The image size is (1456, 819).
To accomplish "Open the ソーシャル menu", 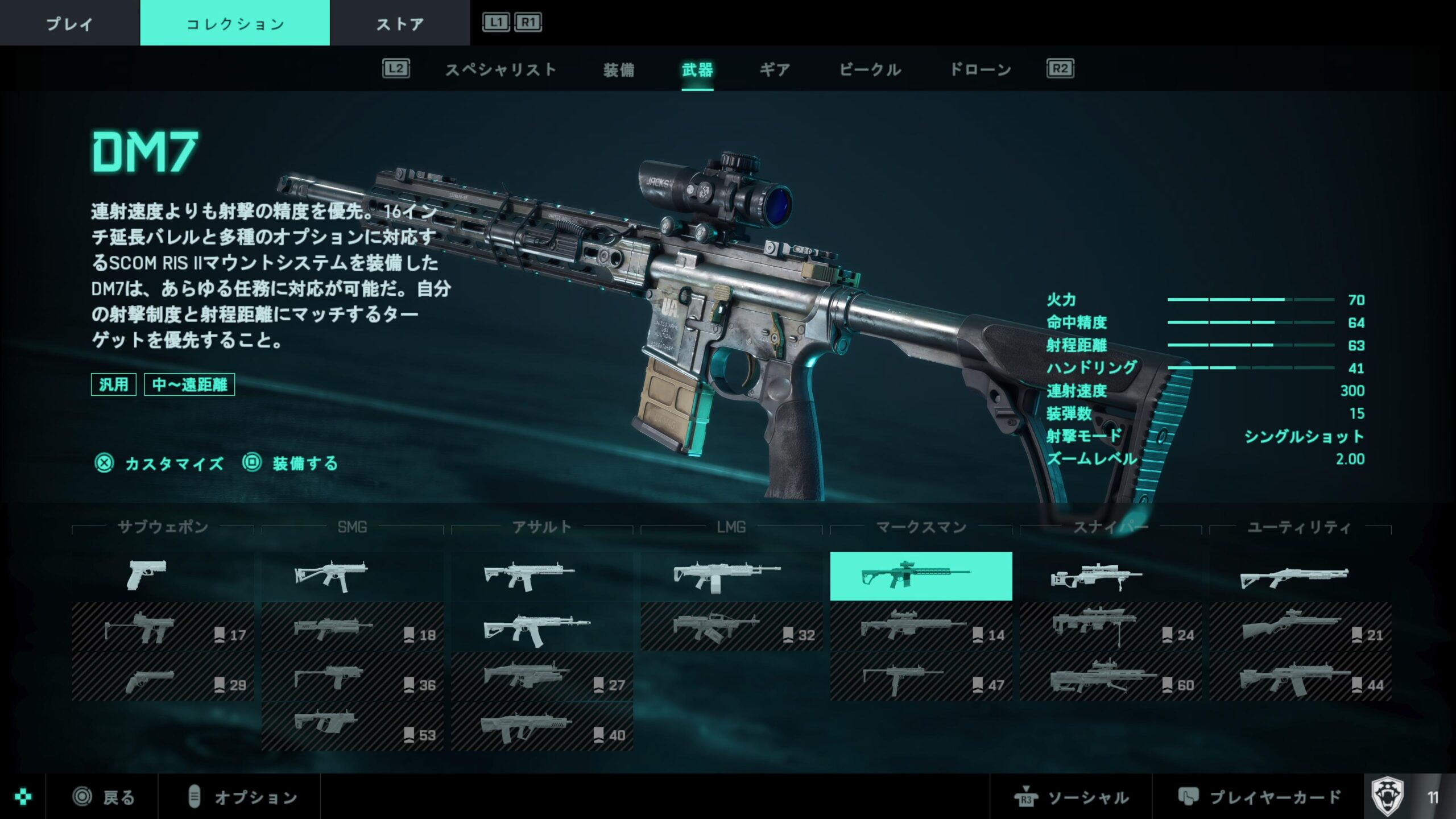I will (1072, 797).
